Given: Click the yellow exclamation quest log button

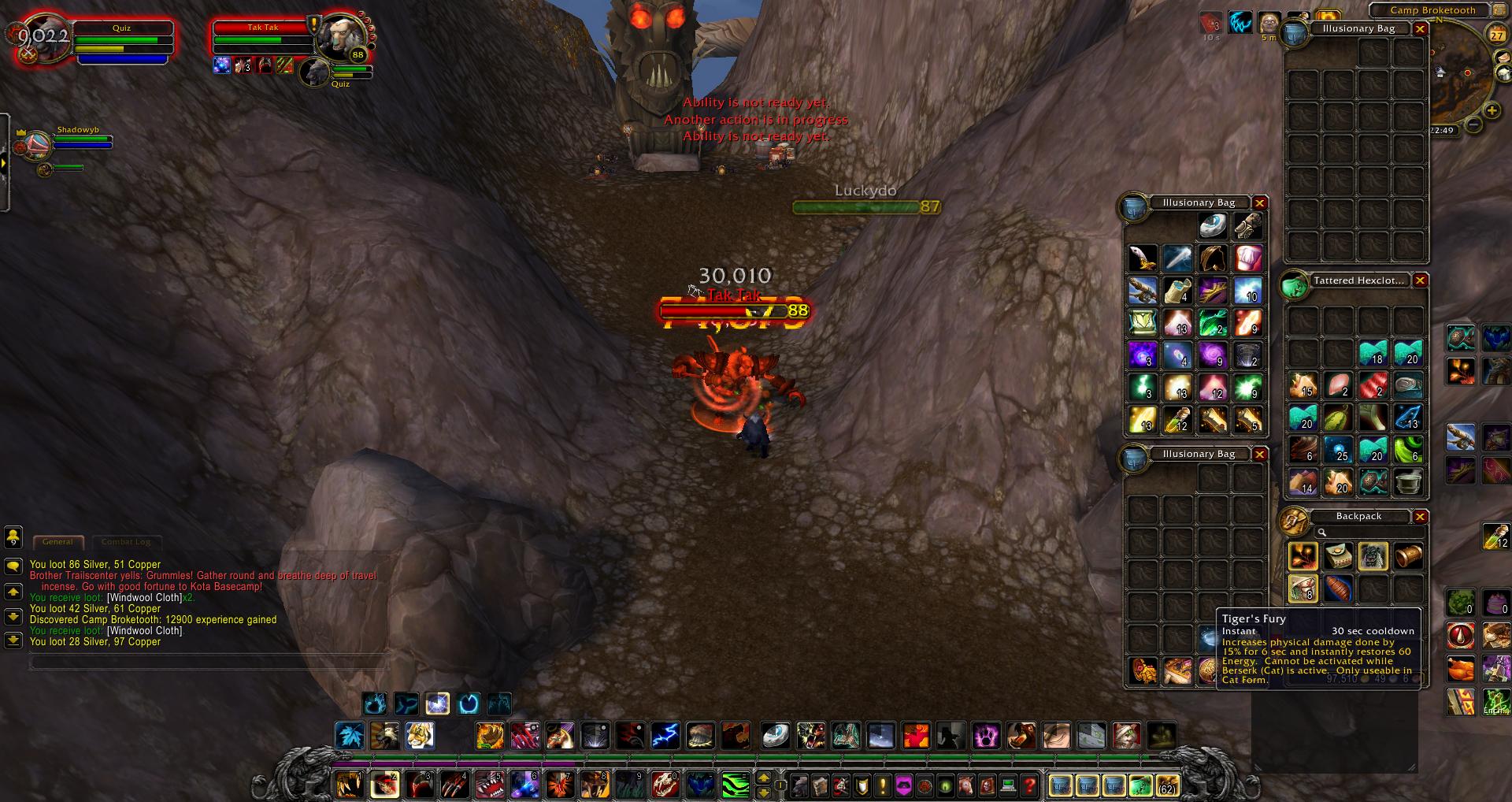Looking at the screenshot, I should [x=884, y=785].
